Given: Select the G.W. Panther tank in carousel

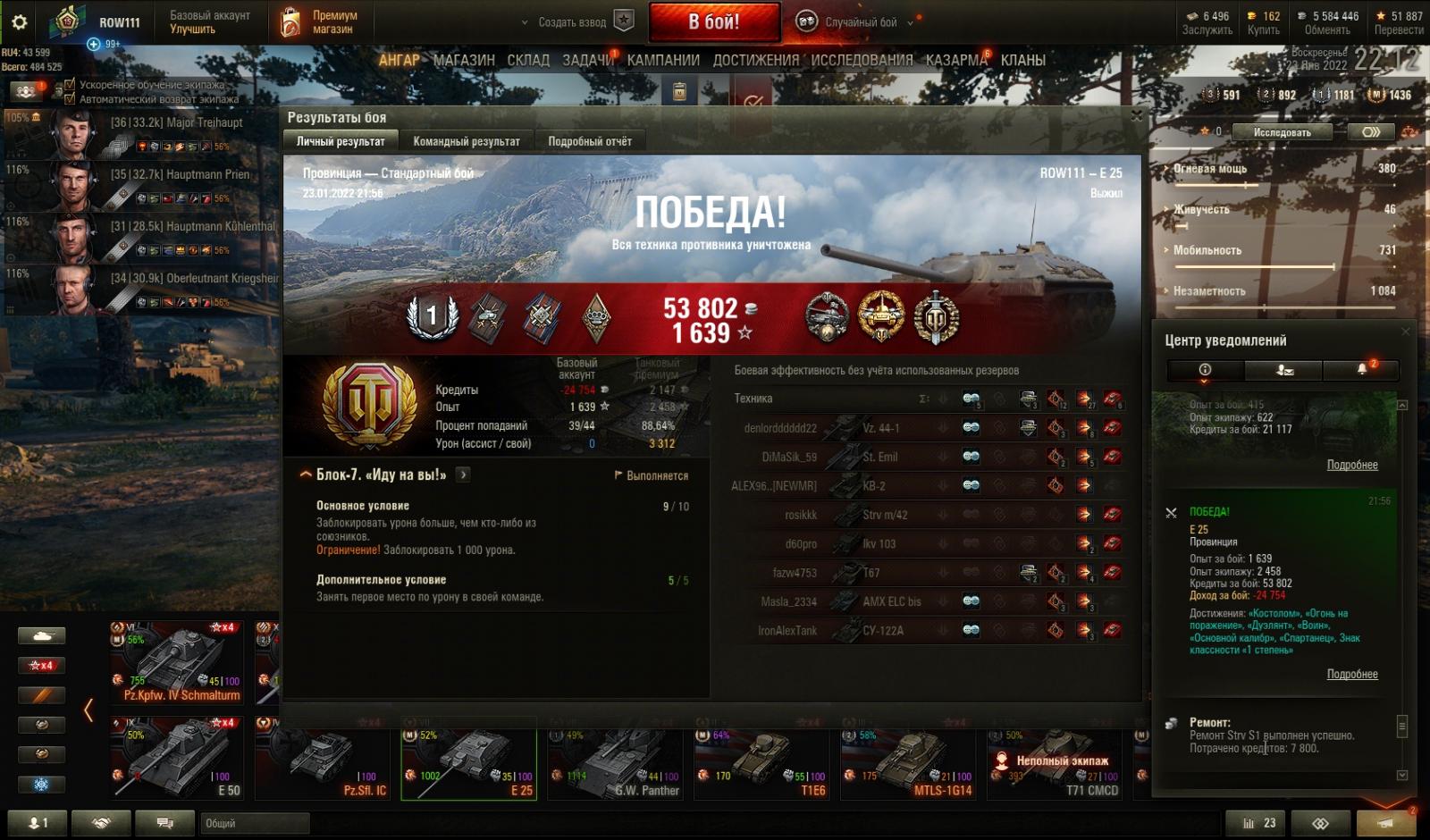Looking at the screenshot, I should click(618, 764).
